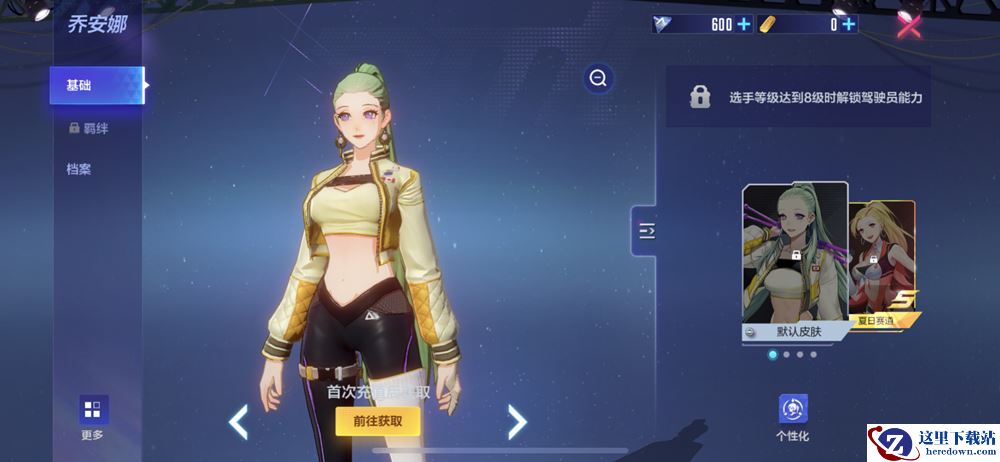The image size is (1000, 462).
Task: Click the yellow 前往获取 button
Action: [377, 422]
